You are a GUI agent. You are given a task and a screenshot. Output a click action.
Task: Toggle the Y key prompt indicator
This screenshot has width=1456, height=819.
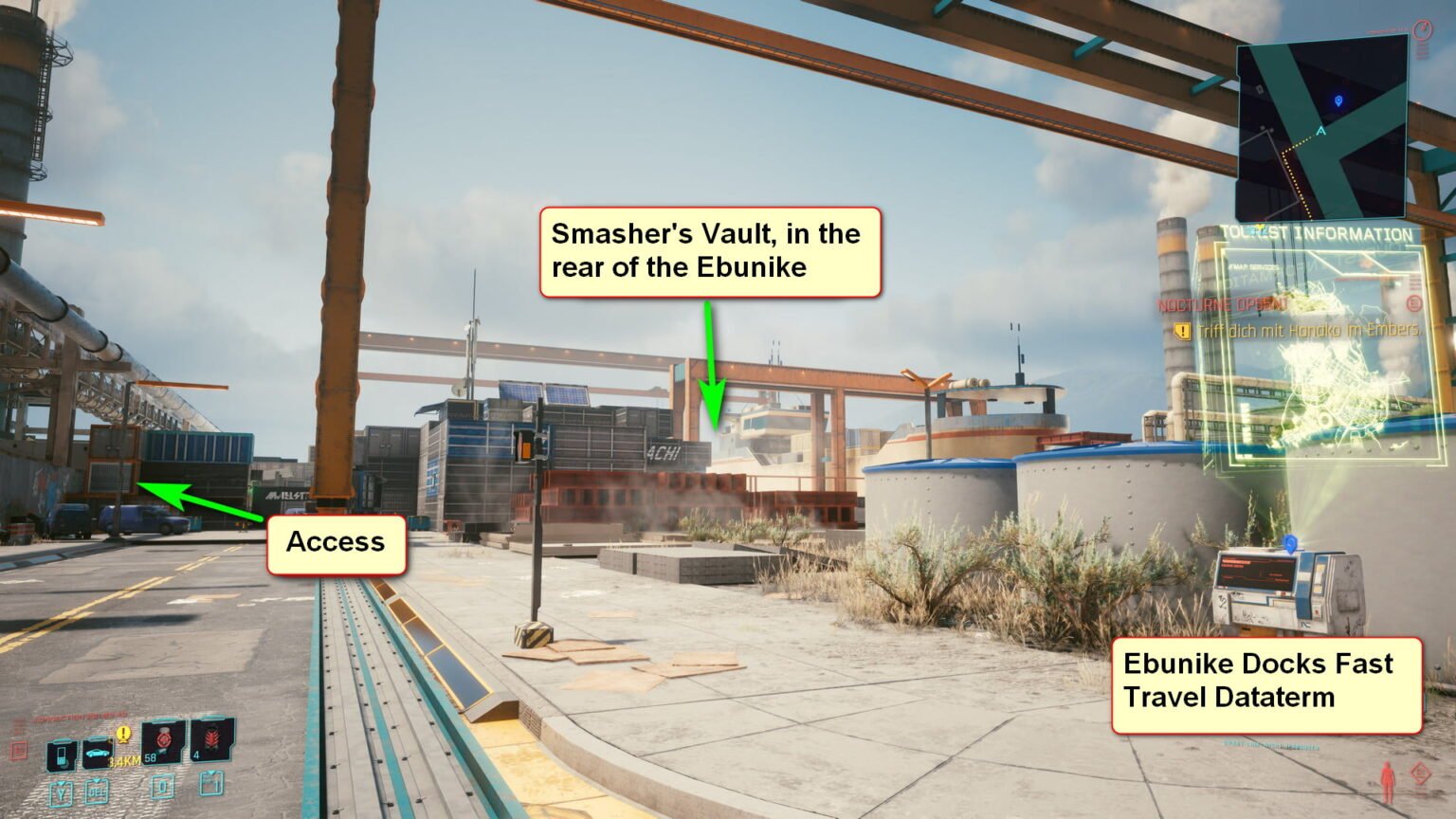(x=61, y=792)
